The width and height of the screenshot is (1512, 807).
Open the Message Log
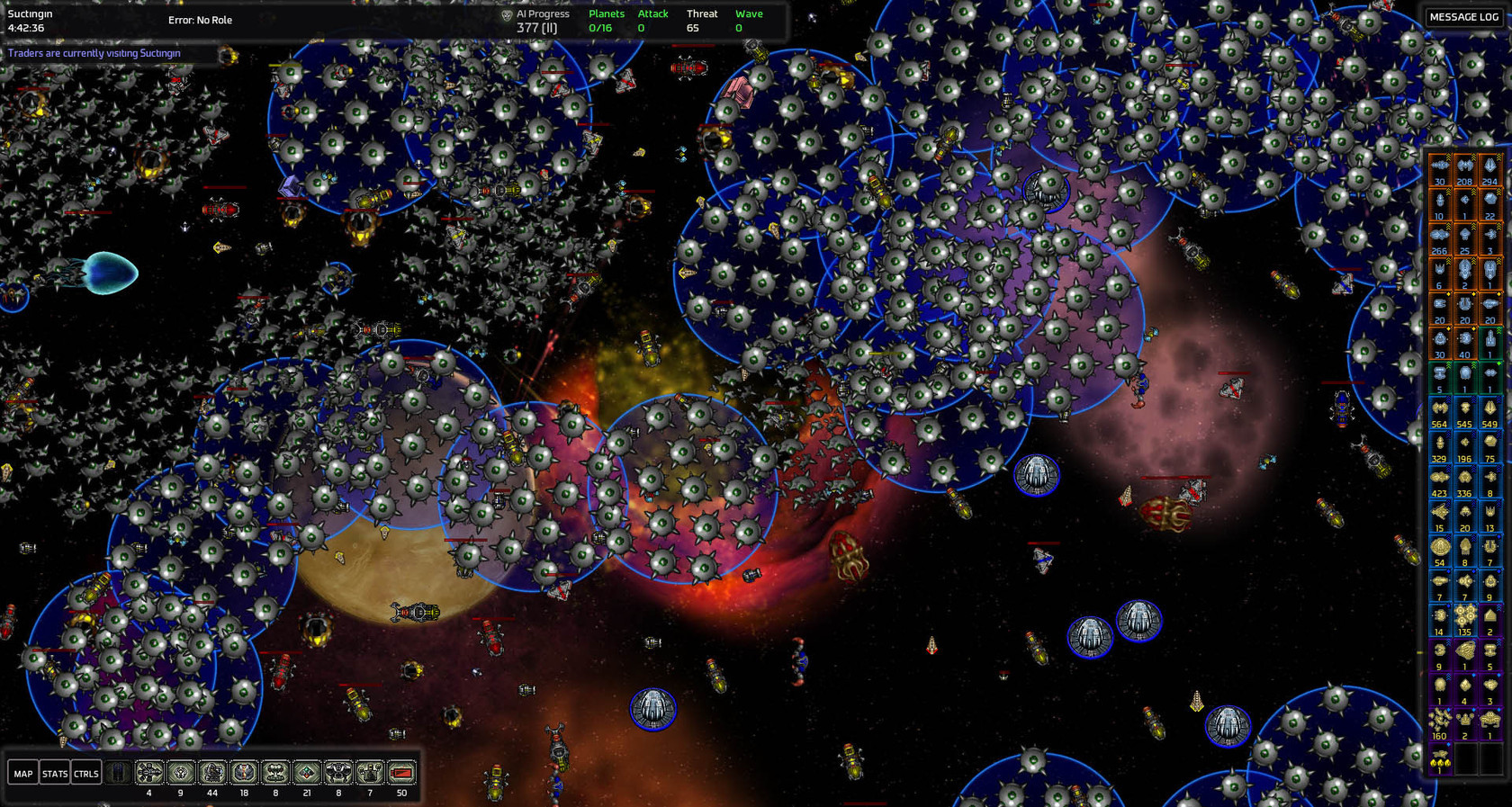pos(1464,17)
